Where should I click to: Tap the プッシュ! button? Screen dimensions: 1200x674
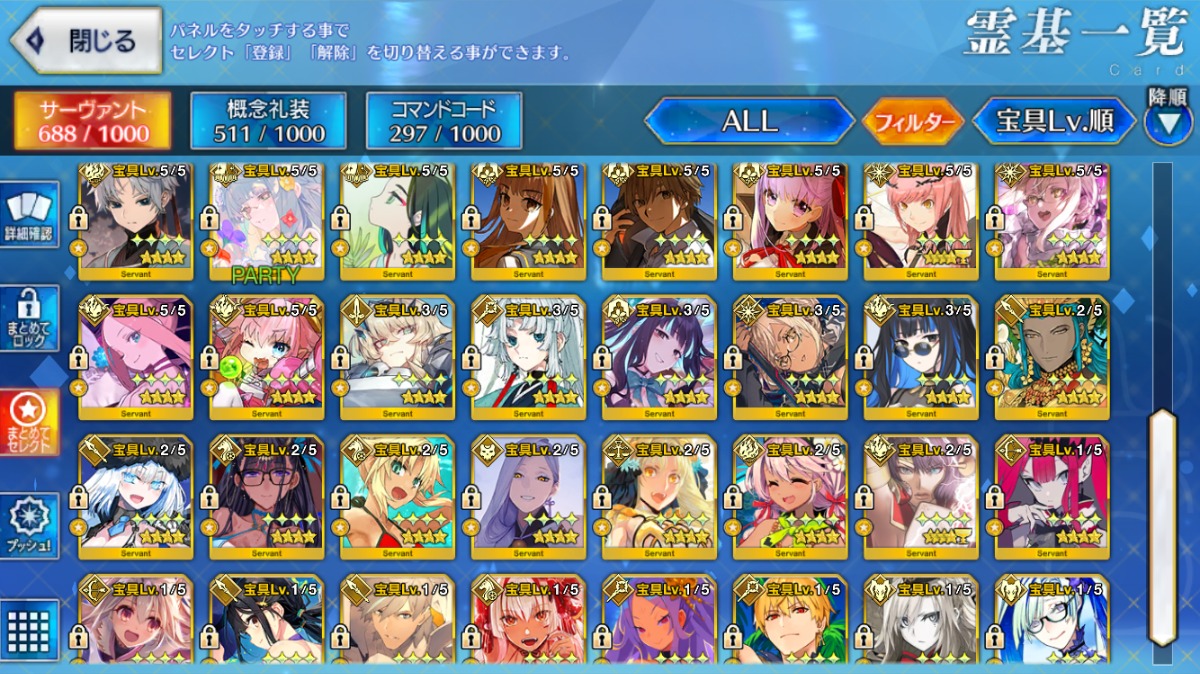click(x=29, y=526)
